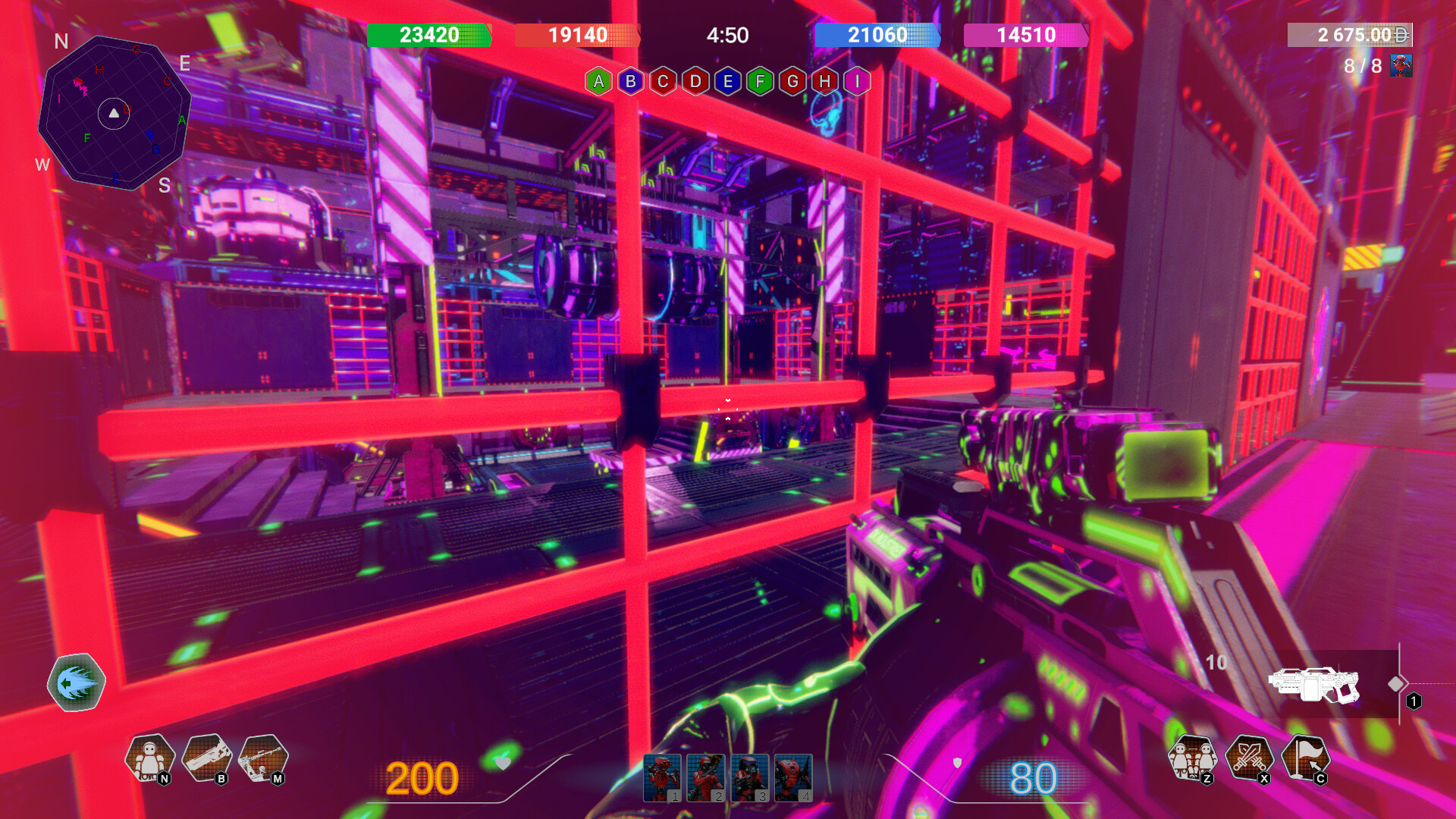The width and height of the screenshot is (1456, 819).
Task: Click the octagonal minimap
Action: (114, 113)
